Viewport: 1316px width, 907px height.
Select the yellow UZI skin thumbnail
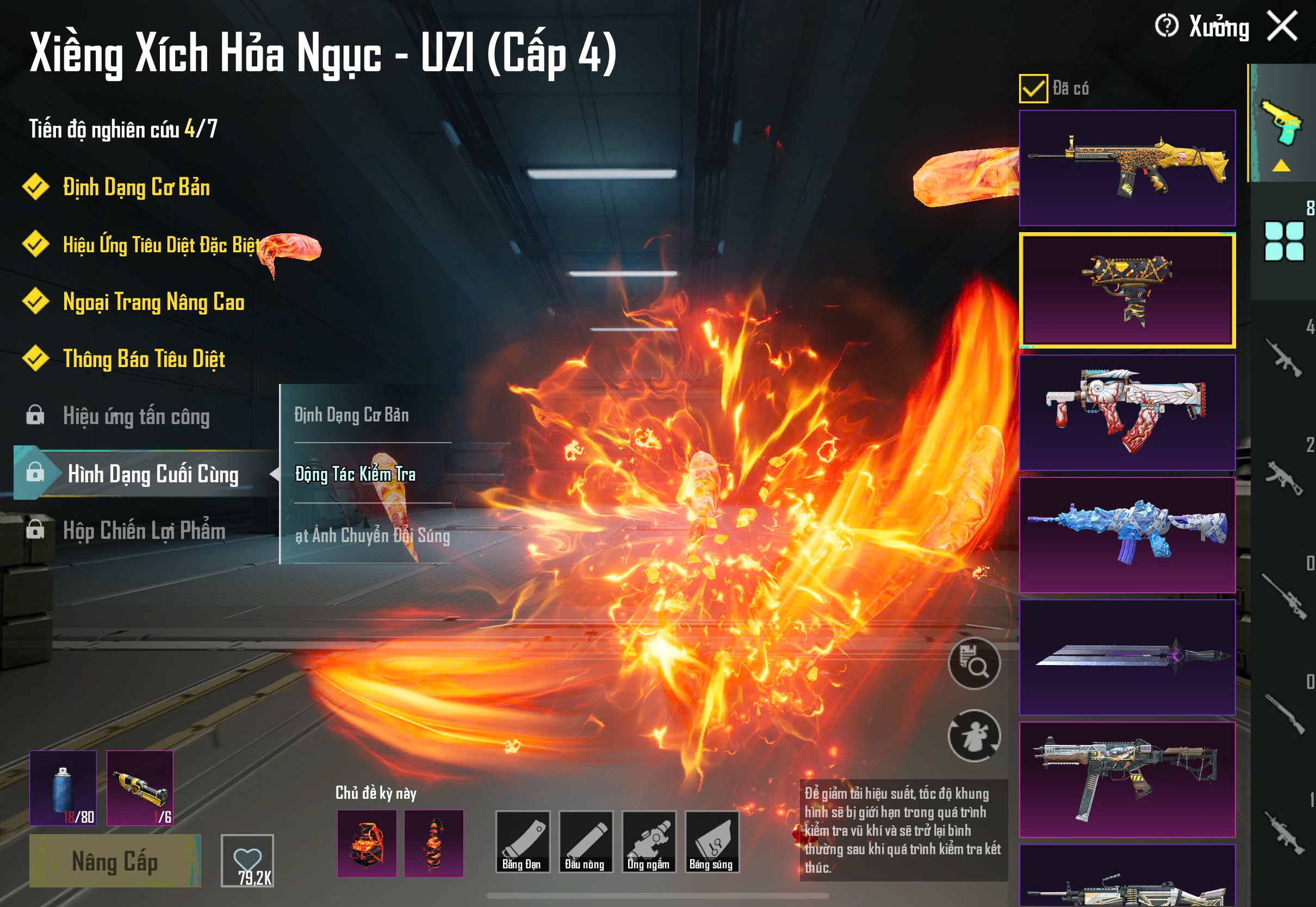(x=1127, y=290)
